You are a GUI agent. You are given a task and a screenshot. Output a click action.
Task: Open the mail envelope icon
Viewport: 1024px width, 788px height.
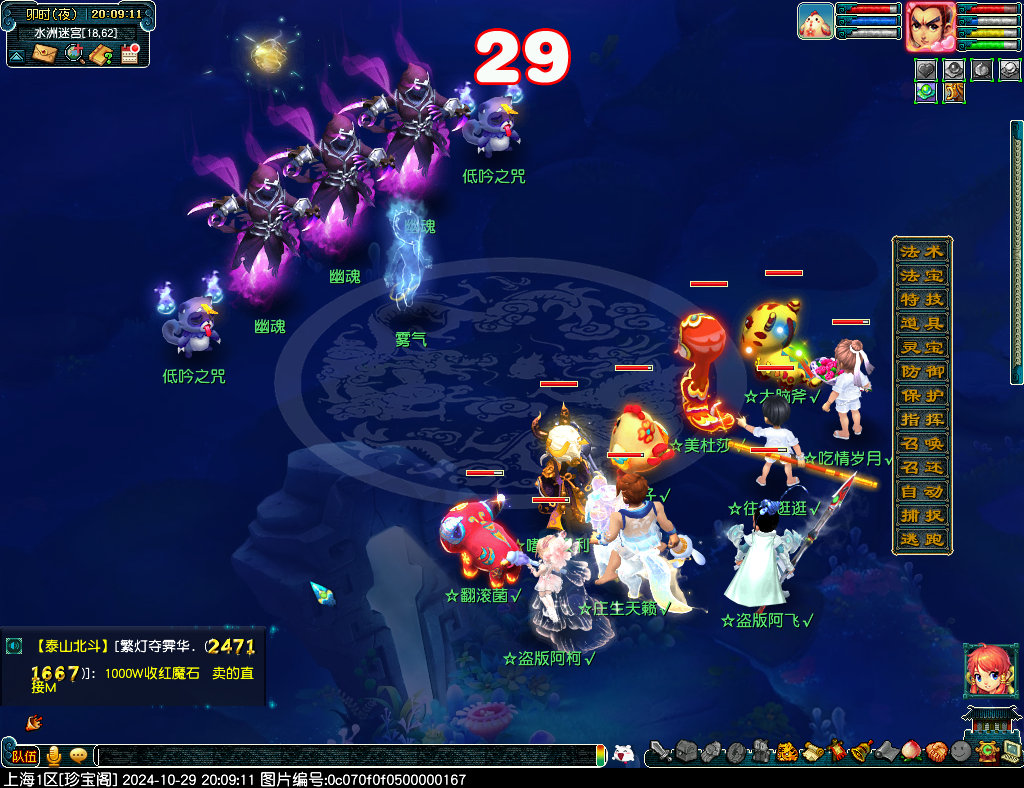pyautogui.click(x=45, y=54)
